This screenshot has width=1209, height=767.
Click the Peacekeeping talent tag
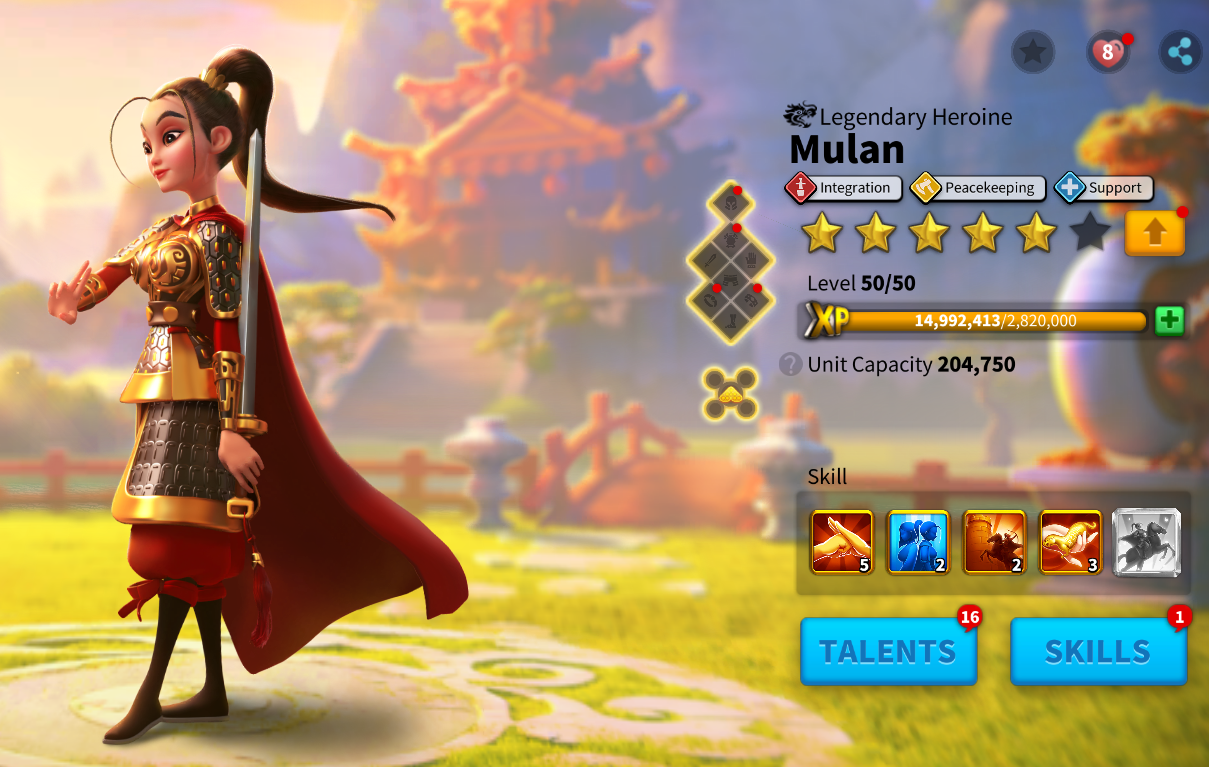pyautogui.click(x=979, y=188)
